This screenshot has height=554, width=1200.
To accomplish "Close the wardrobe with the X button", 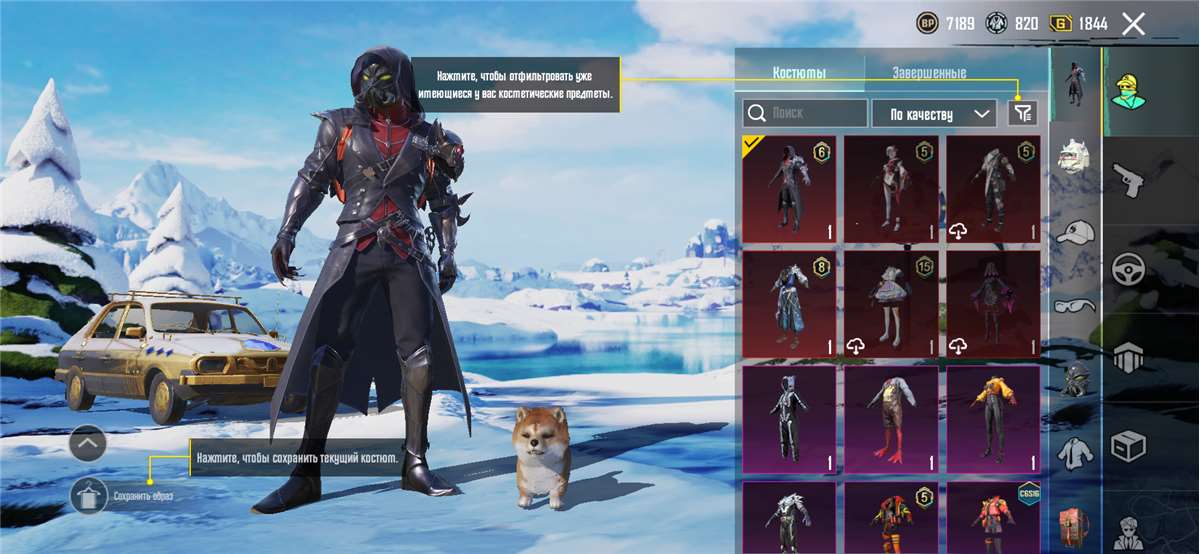I will [x=1133, y=24].
